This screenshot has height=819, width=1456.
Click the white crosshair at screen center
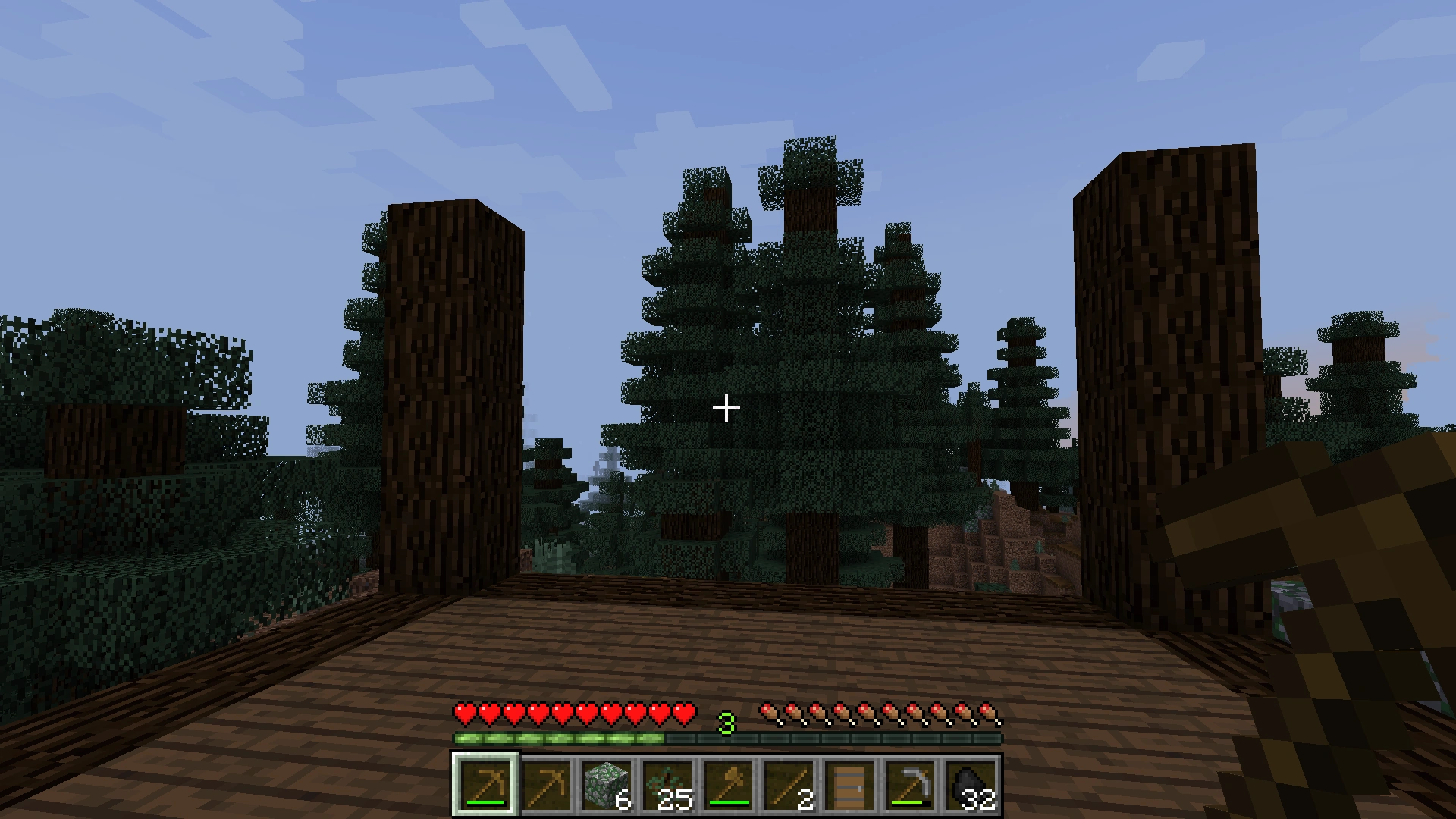coord(726,408)
